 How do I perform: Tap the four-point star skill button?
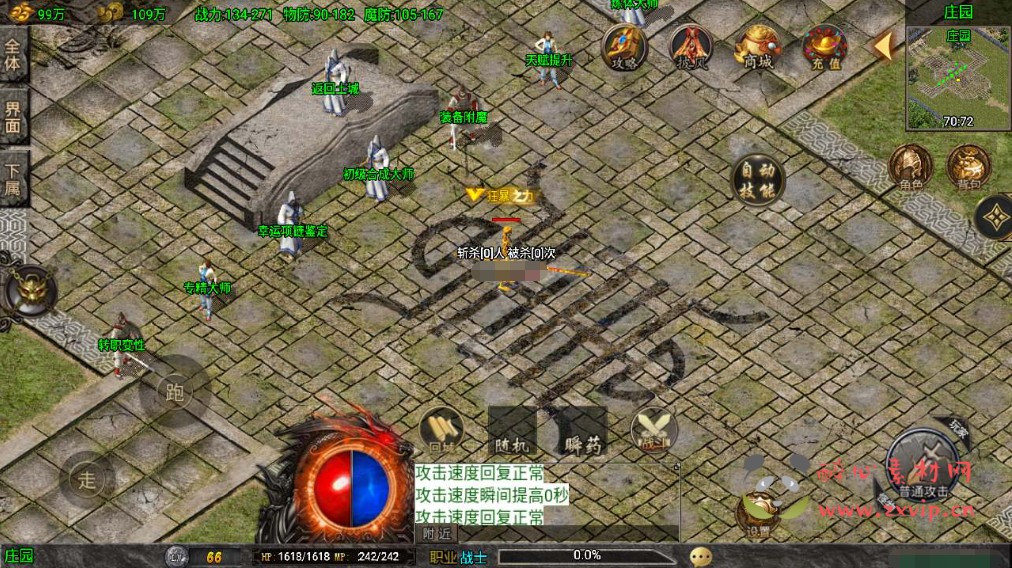pyautogui.click(x=994, y=217)
